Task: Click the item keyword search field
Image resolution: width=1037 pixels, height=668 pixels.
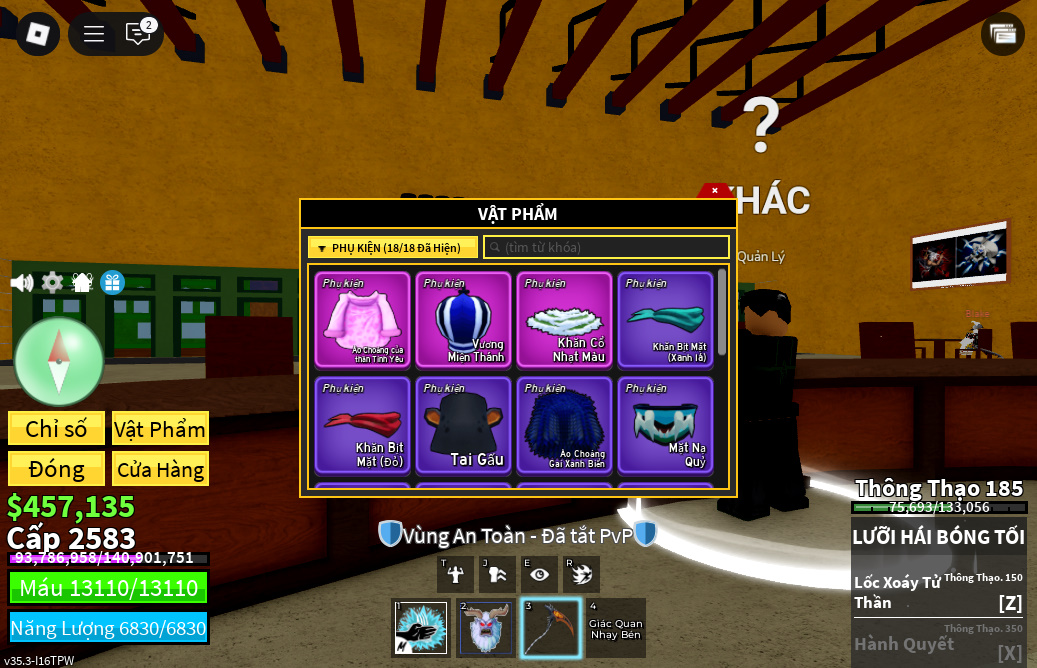Action: tap(606, 247)
